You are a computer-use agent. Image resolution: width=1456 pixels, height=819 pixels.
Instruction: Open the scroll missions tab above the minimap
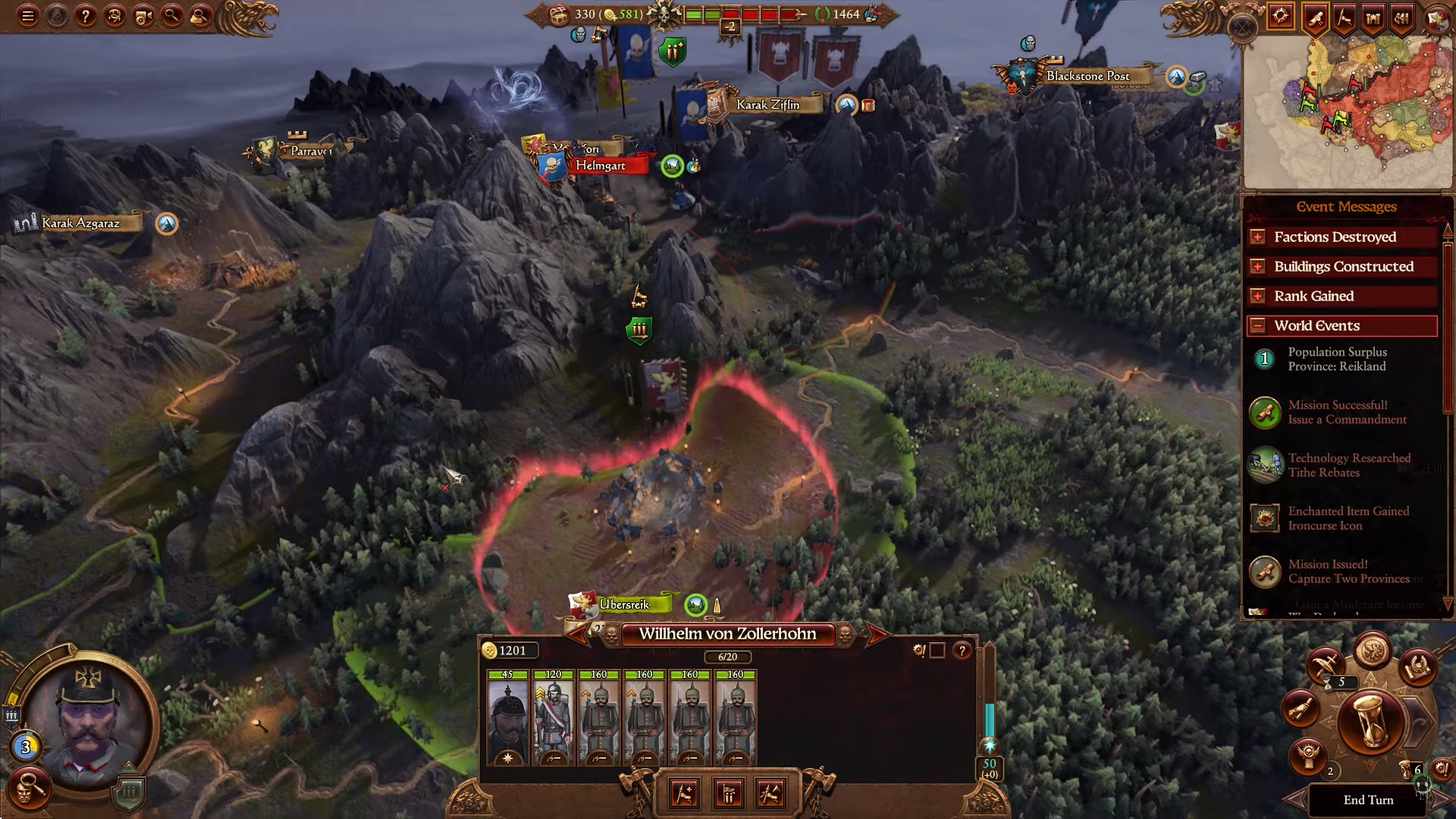(x=1316, y=17)
